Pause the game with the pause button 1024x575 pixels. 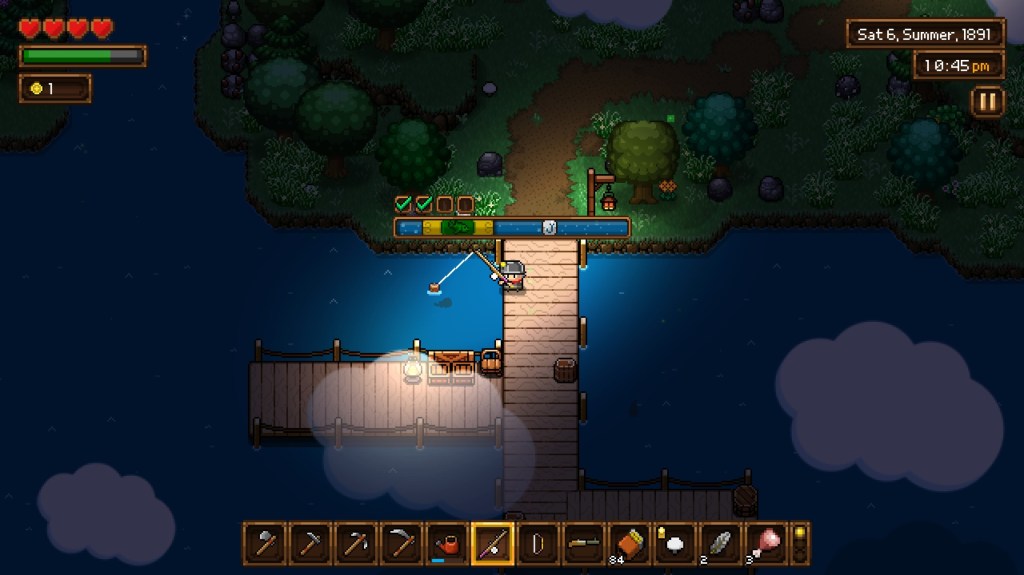986,101
